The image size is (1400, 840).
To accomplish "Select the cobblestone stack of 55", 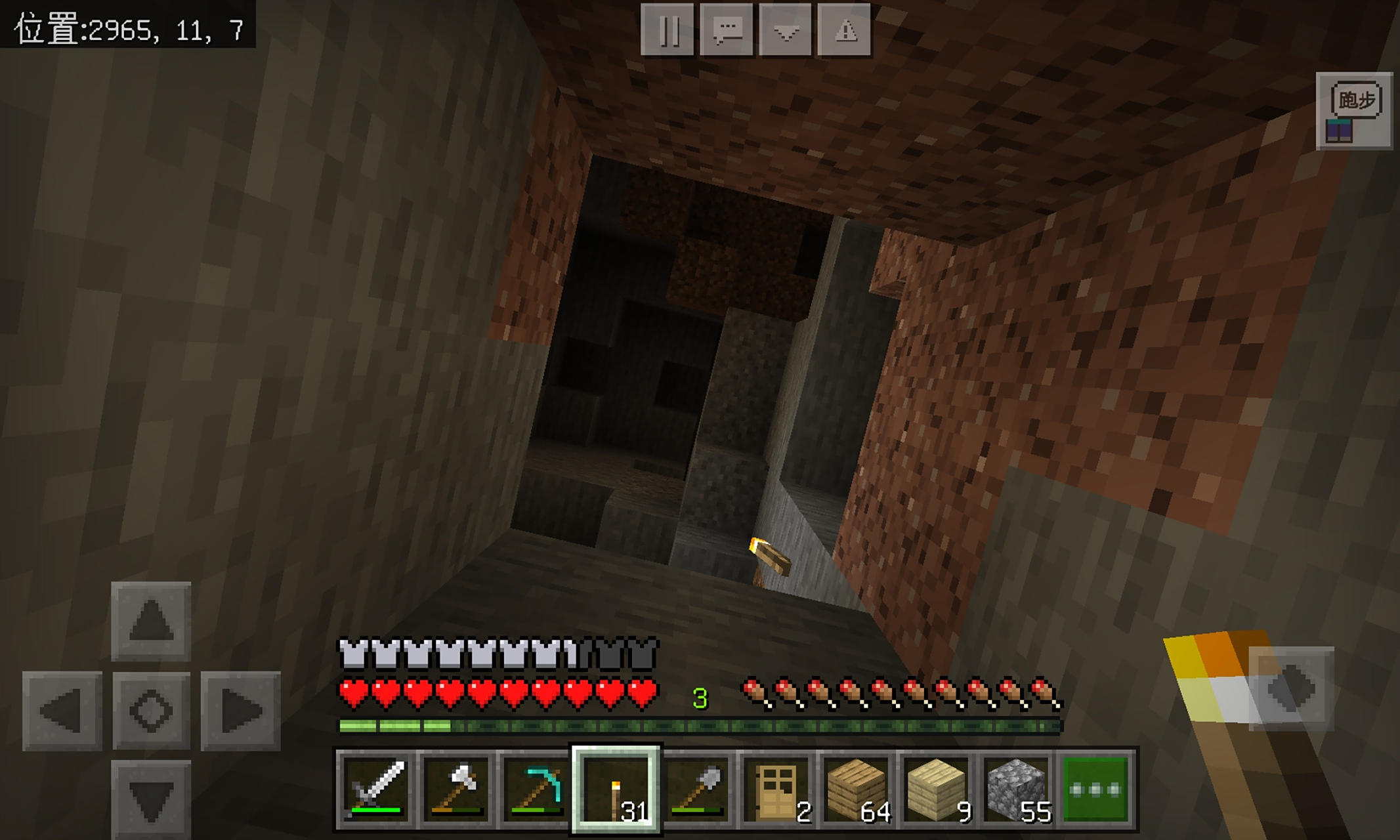I will pos(1017,789).
